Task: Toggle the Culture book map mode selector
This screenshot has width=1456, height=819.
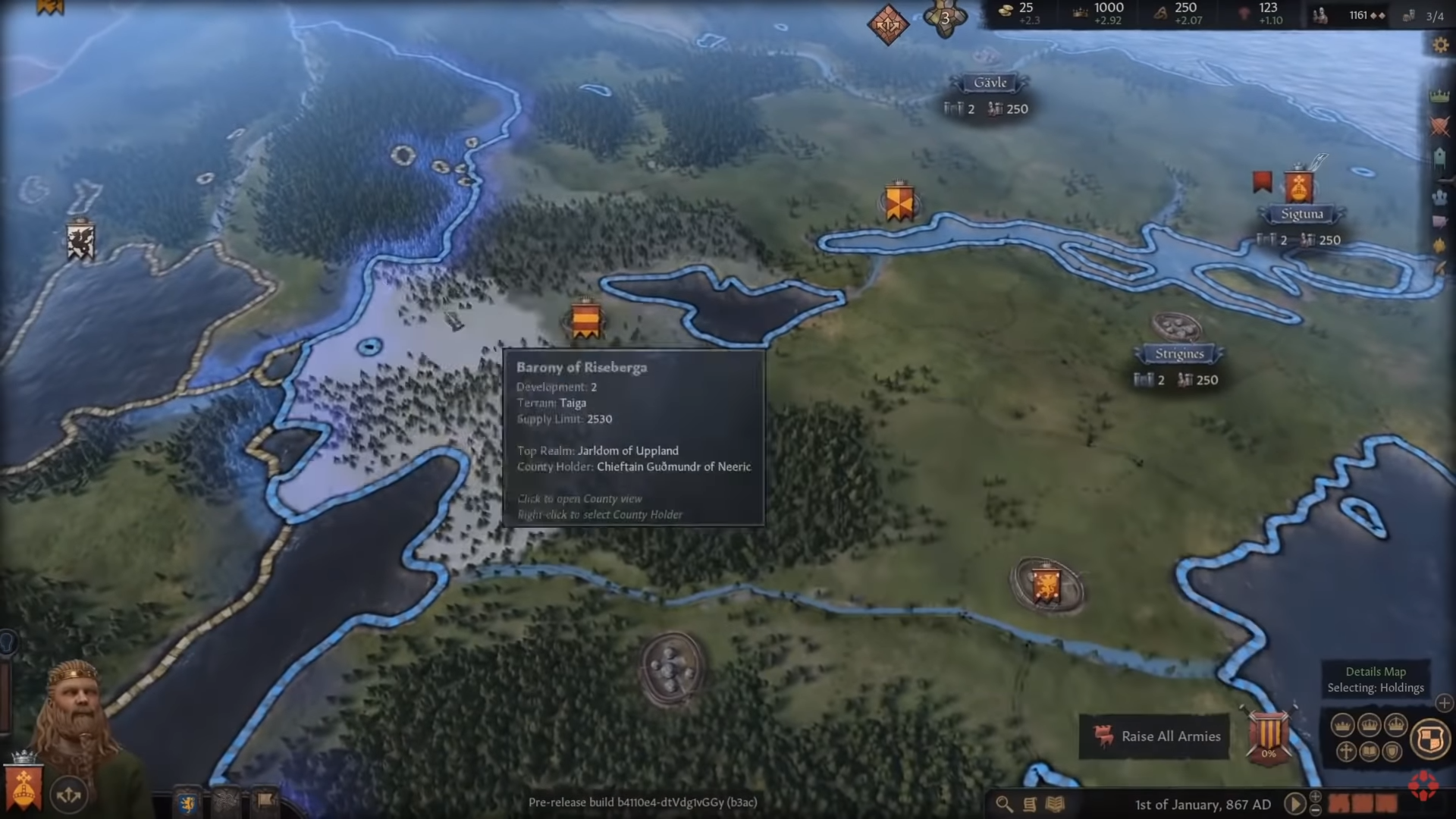Action: coord(1369,752)
